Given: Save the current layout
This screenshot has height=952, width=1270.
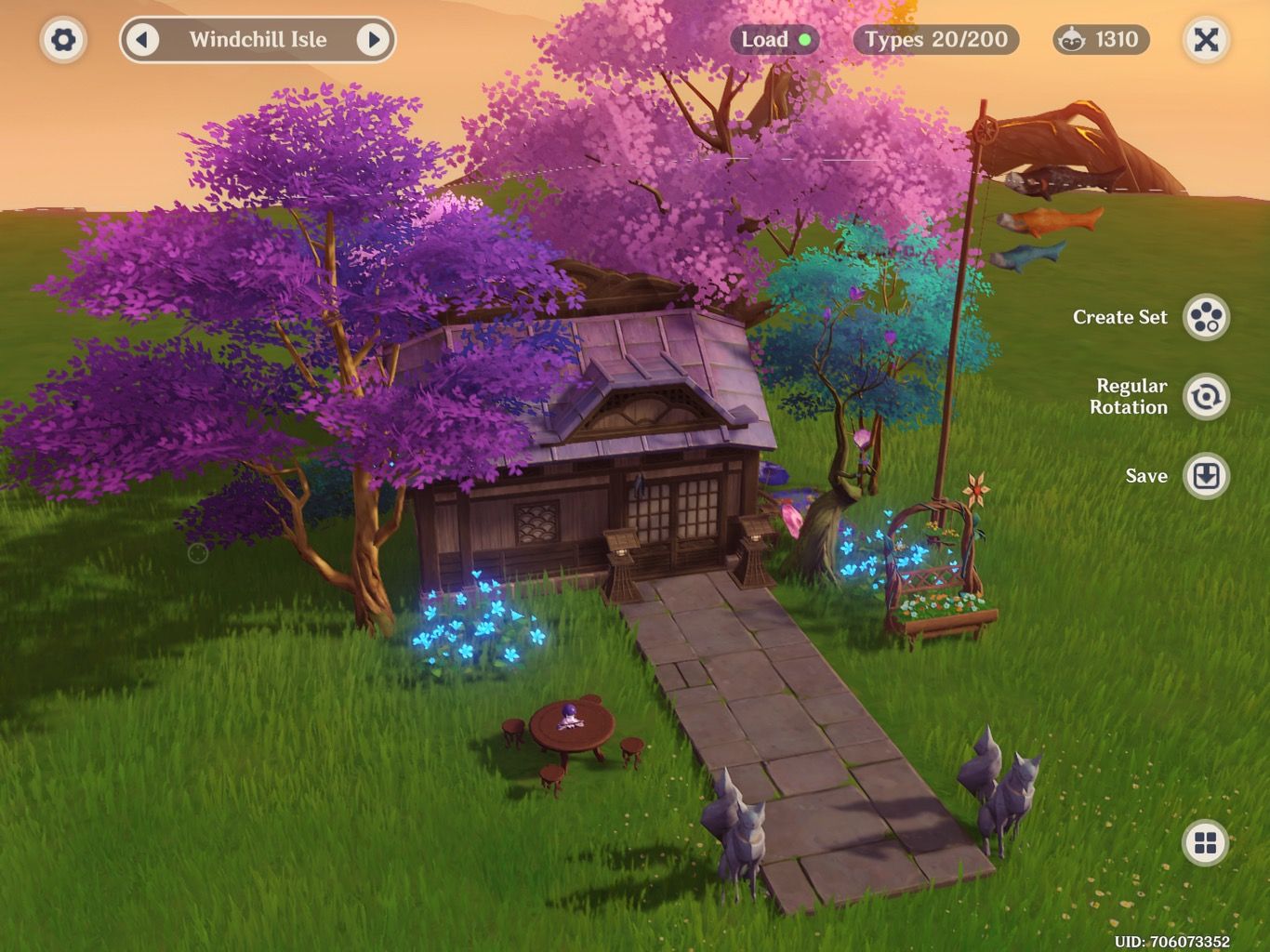Looking at the screenshot, I should tap(1206, 476).
